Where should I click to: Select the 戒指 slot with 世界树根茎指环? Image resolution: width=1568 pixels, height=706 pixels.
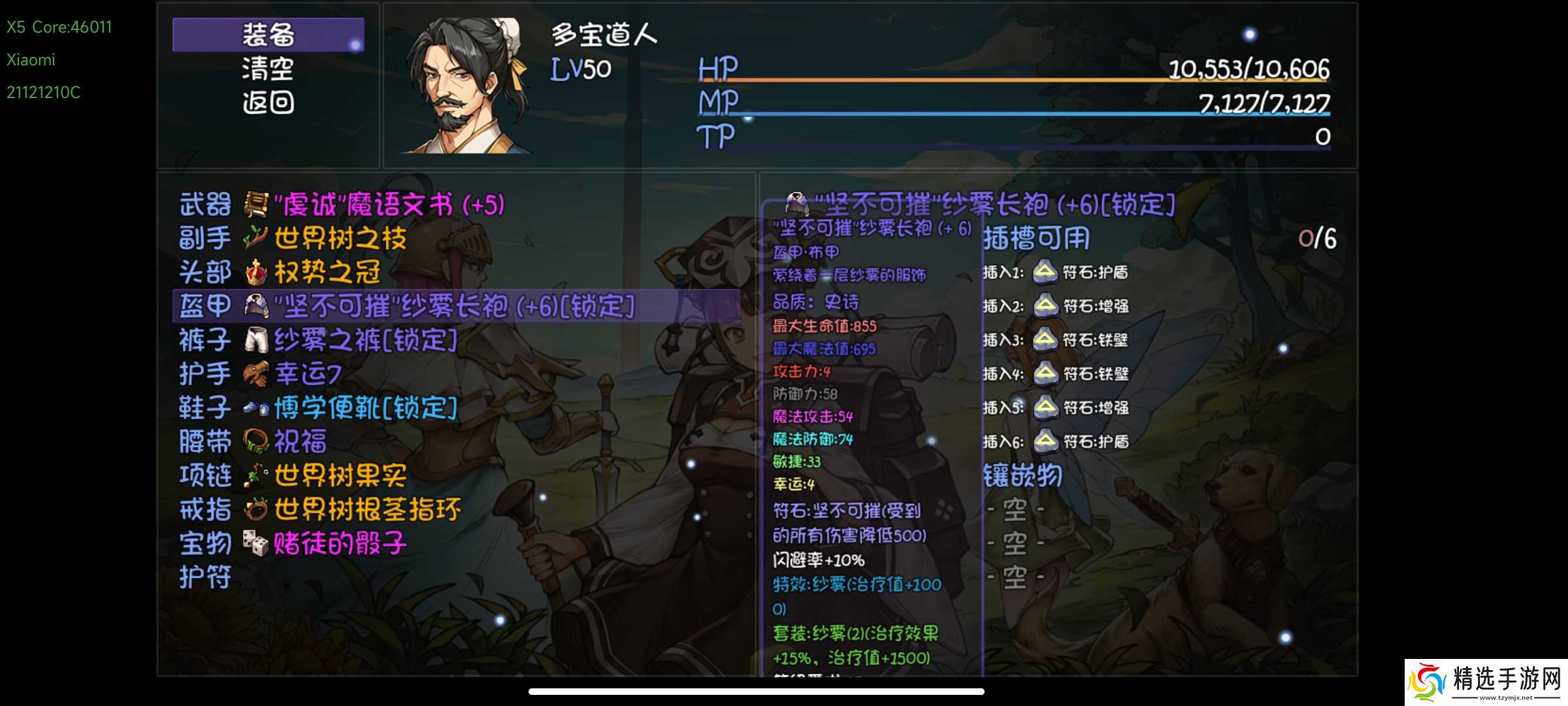point(366,510)
